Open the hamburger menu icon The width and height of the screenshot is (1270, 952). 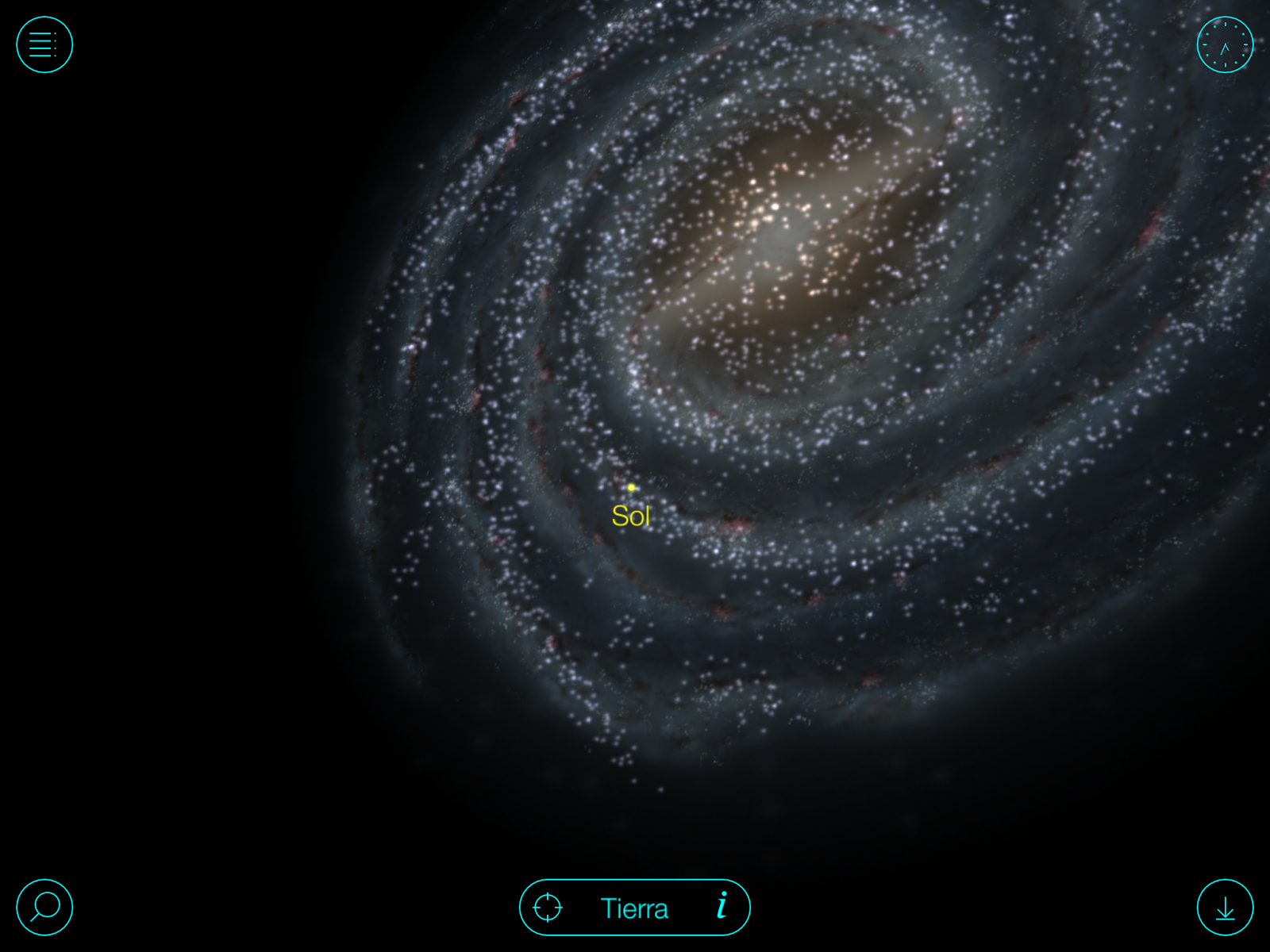(x=44, y=44)
